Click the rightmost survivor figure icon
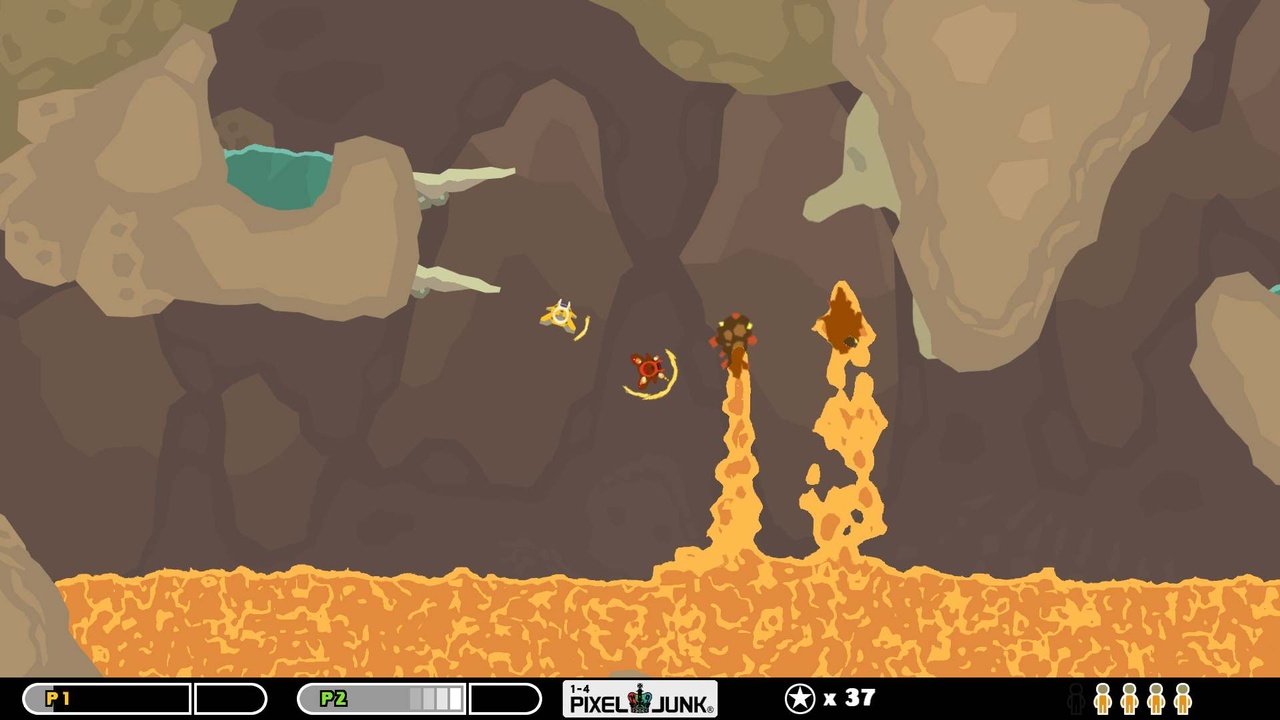 pyautogui.click(x=1181, y=700)
